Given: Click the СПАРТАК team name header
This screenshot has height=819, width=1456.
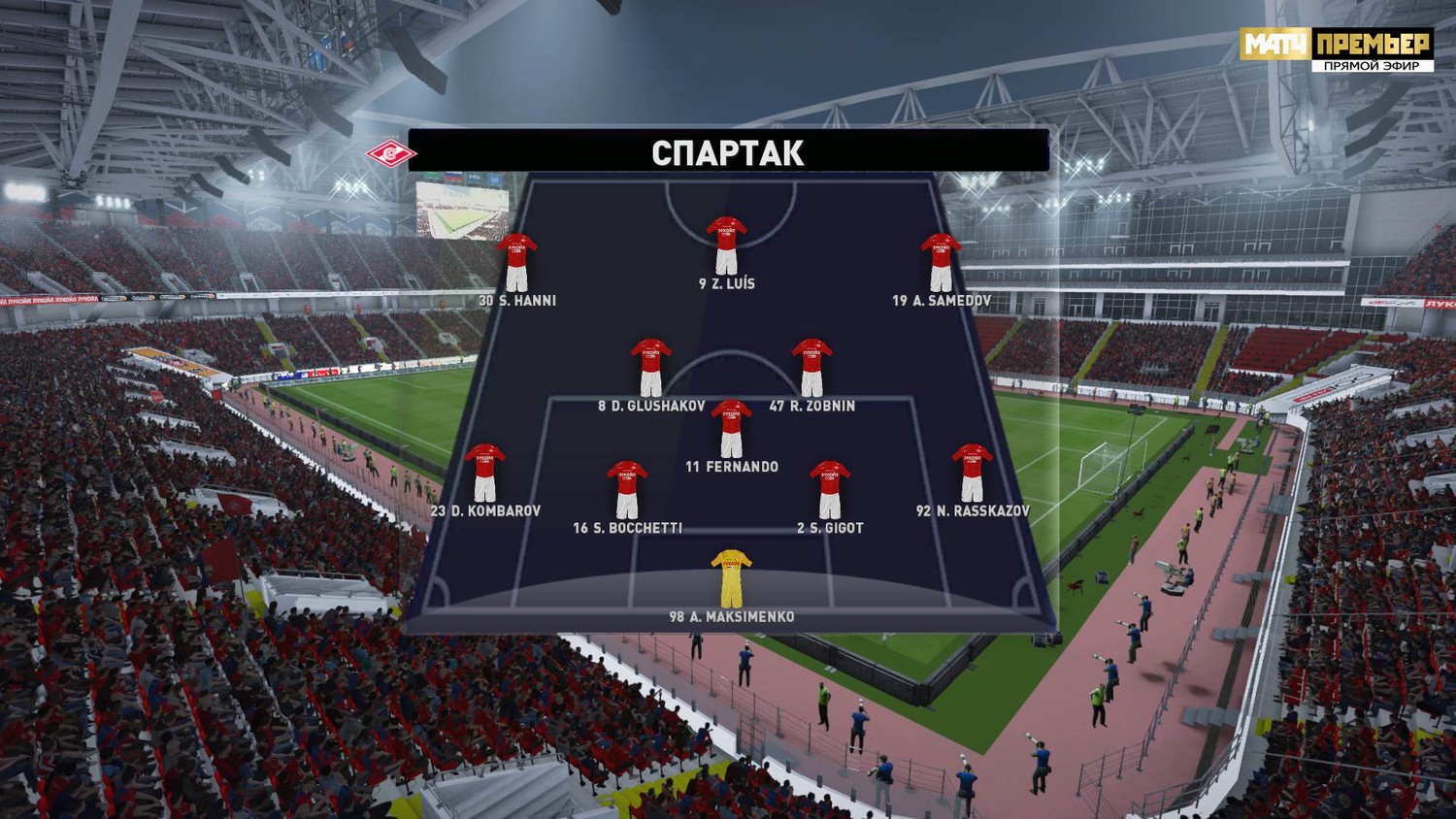Looking at the screenshot, I should 728,152.
